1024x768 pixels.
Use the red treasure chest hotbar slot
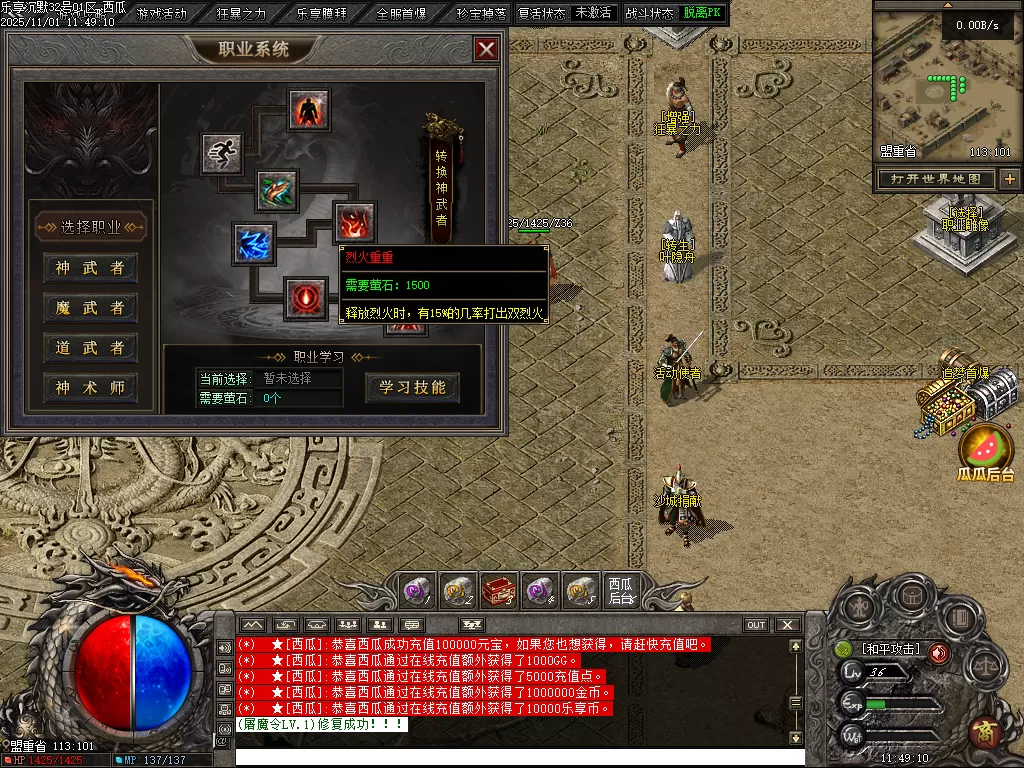point(499,590)
